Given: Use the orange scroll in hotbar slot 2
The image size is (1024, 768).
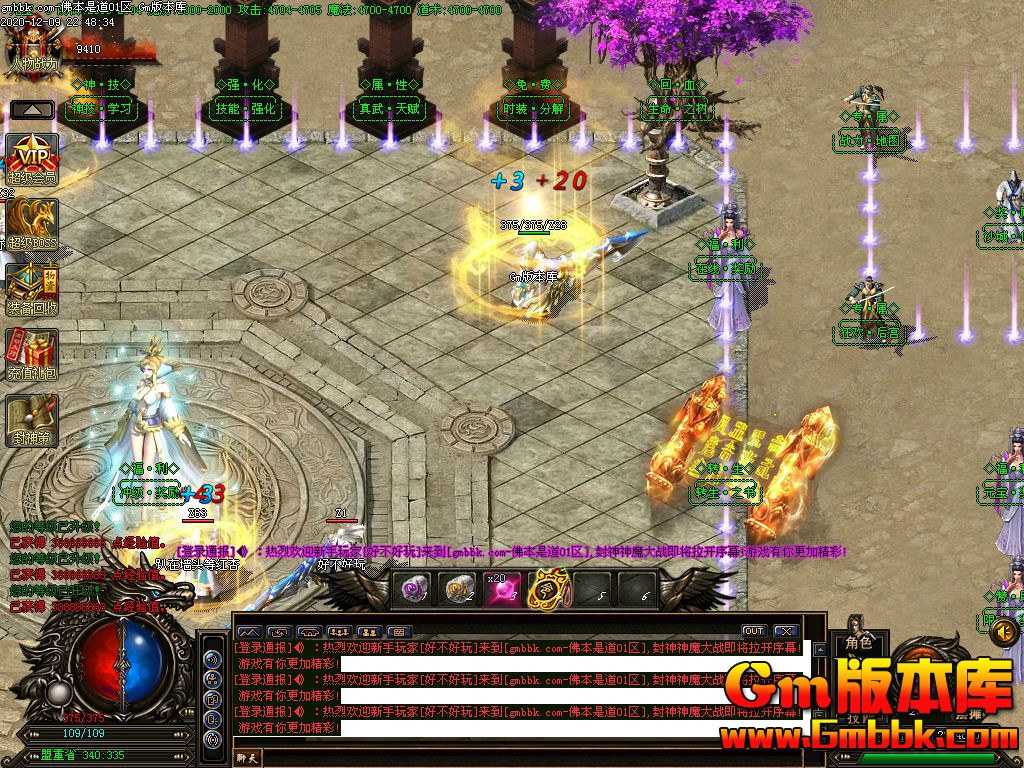Looking at the screenshot, I should coord(459,590).
